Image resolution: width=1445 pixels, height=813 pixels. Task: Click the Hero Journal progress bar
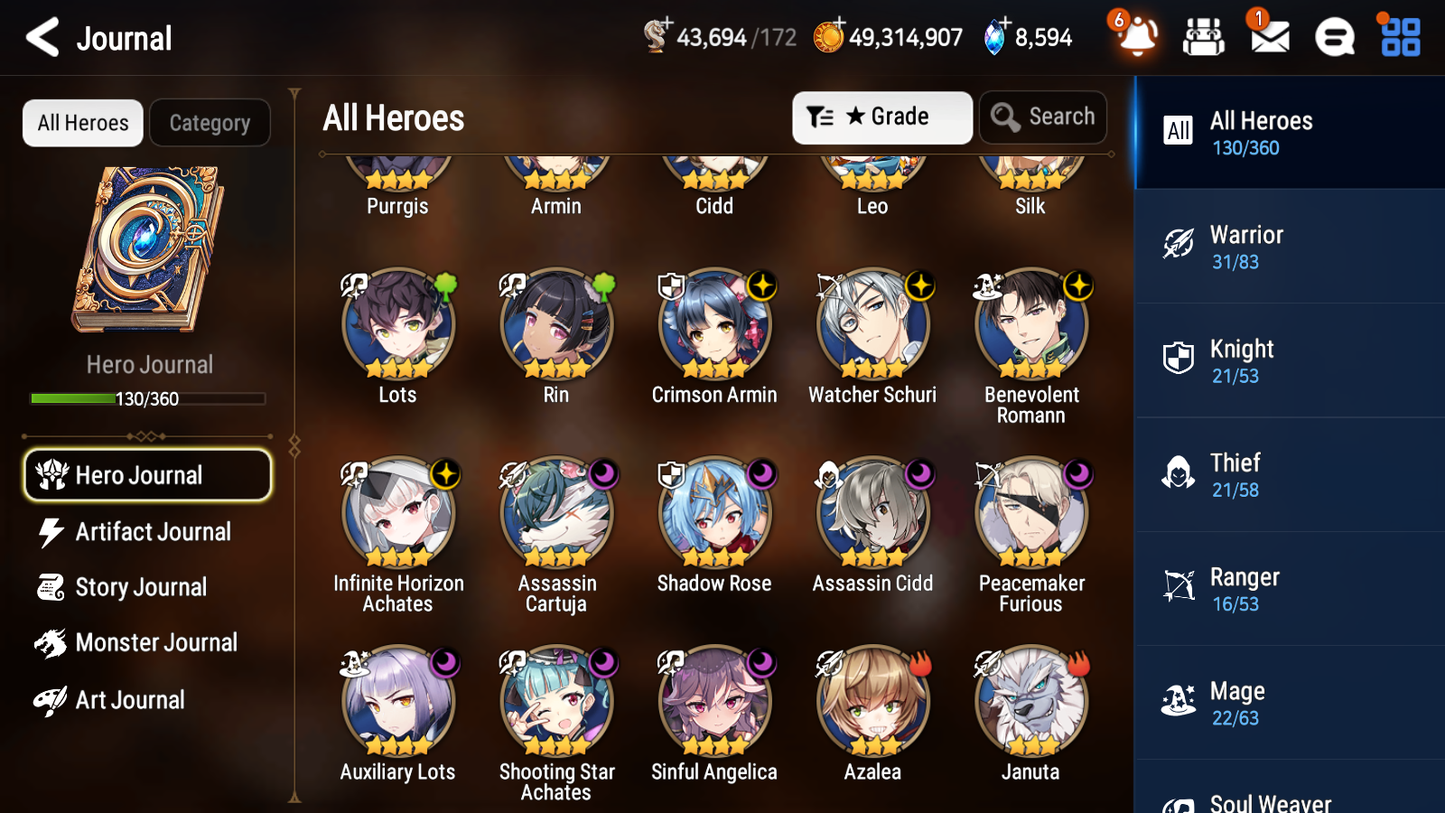click(148, 397)
